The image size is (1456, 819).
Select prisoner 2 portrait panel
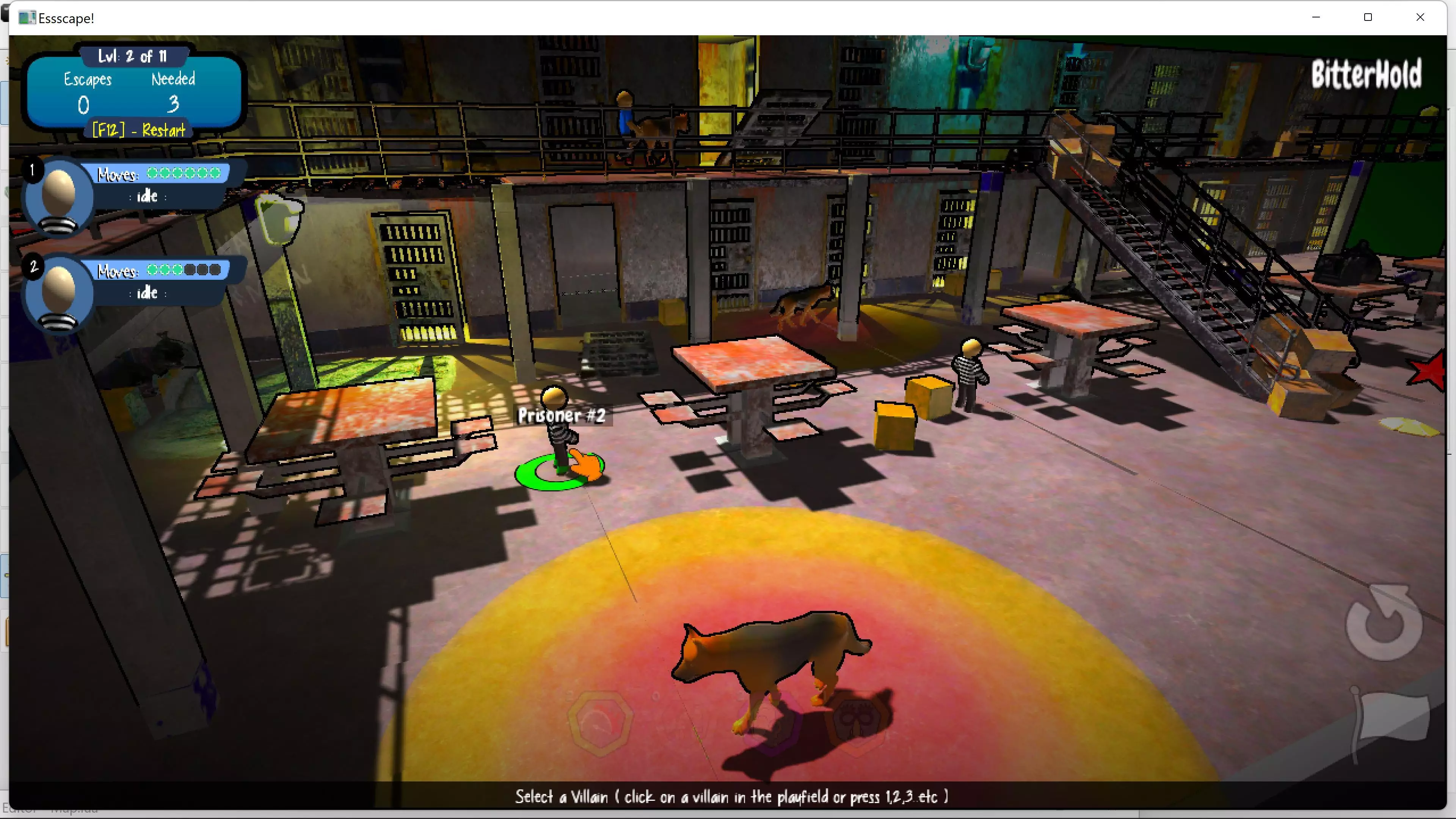tap(59, 292)
